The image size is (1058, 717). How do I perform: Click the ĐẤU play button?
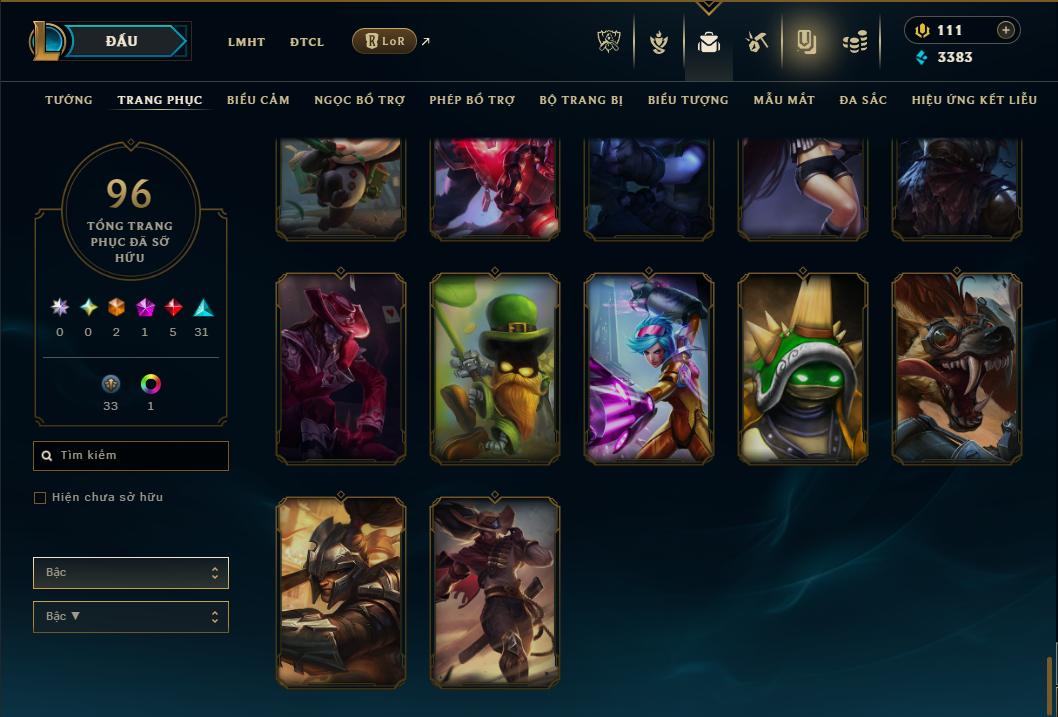pyautogui.click(x=122, y=41)
